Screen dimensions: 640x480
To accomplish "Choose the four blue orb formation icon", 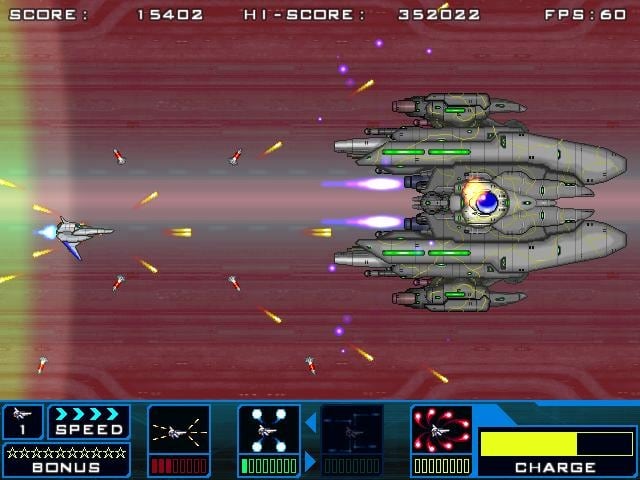I will 269,430.
